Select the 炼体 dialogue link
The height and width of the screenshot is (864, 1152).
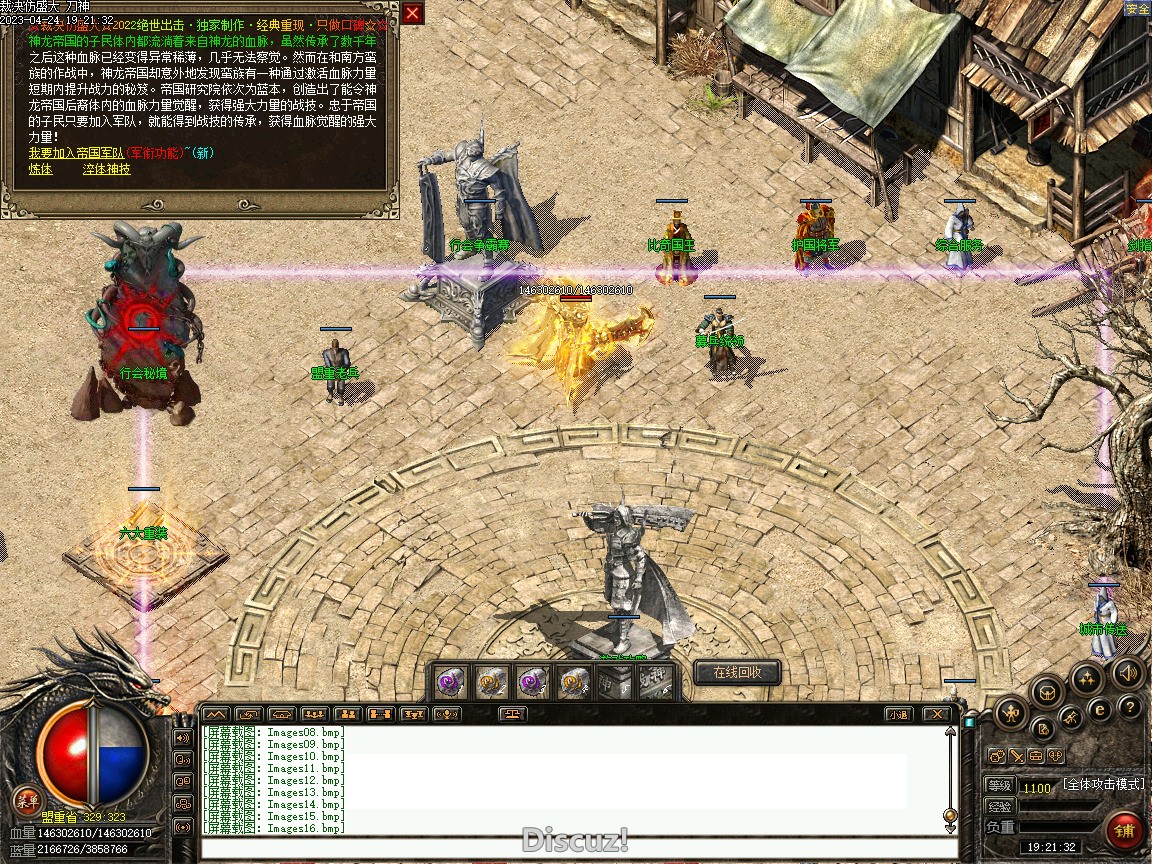(x=40, y=169)
